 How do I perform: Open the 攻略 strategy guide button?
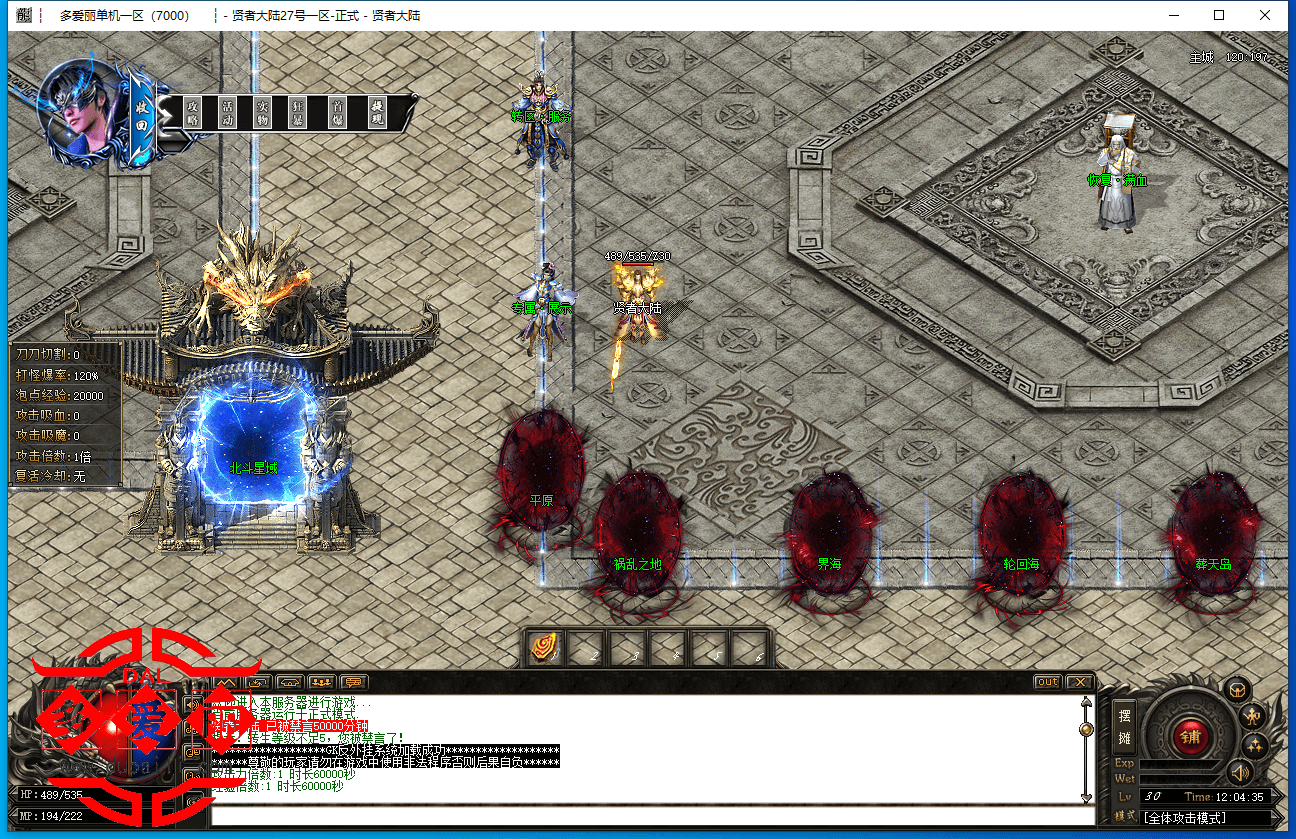point(194,112)
